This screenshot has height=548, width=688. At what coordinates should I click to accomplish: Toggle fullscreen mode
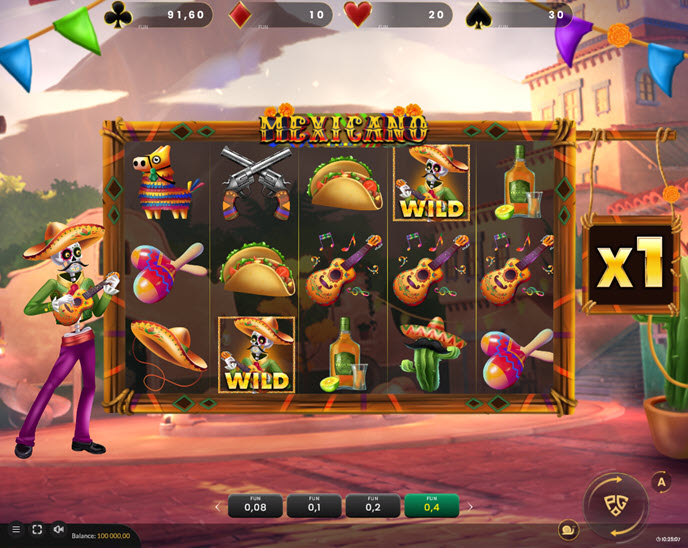click(37, 530)
